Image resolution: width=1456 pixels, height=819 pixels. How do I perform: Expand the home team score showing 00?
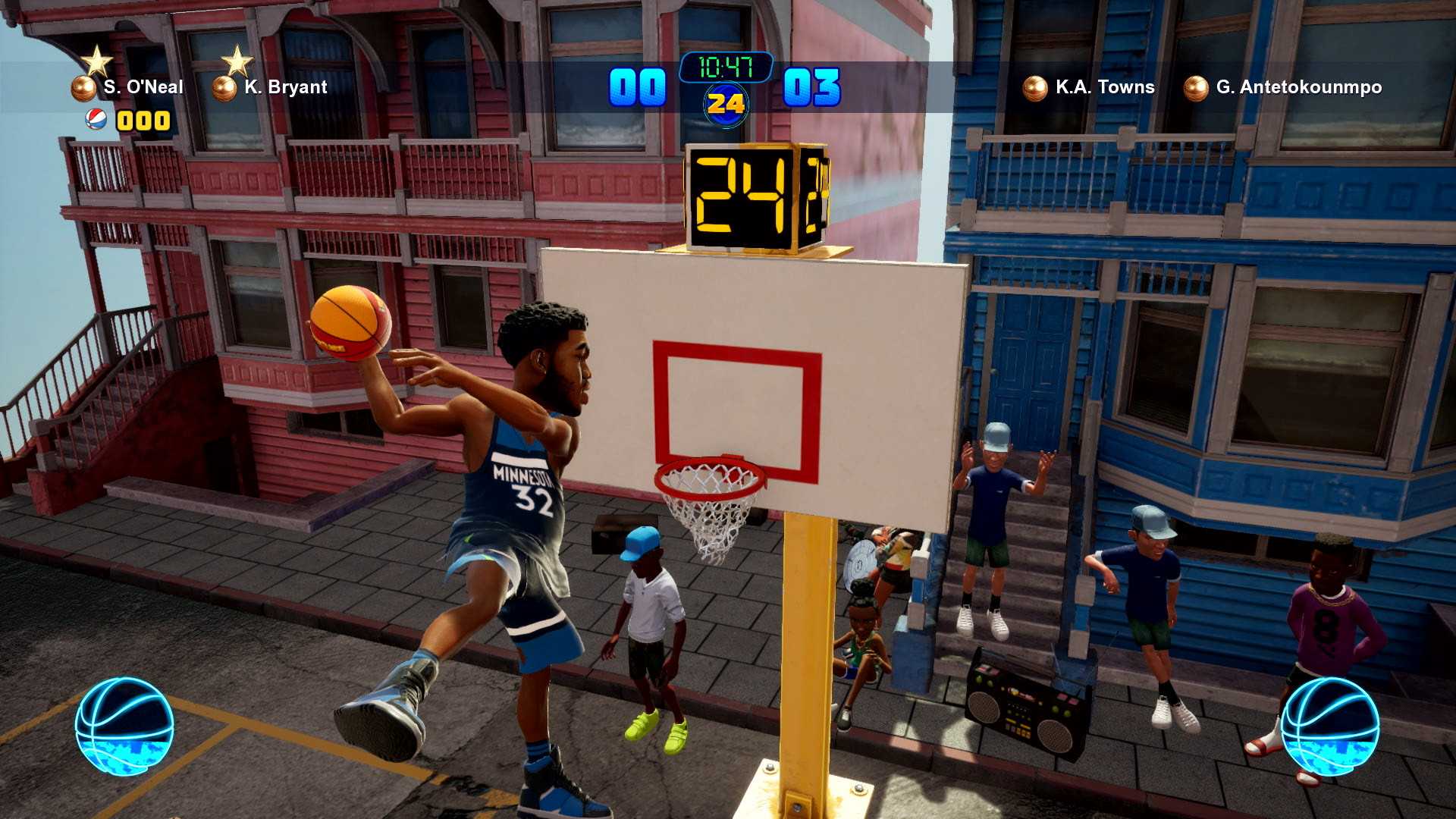[639, 86]
